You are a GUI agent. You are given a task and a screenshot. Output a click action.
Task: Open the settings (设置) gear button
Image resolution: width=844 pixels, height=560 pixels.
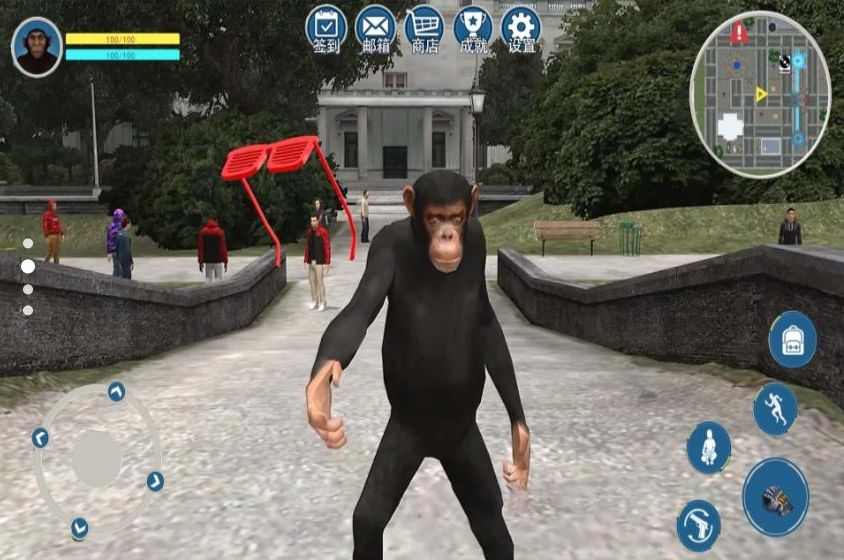[521, 27]
